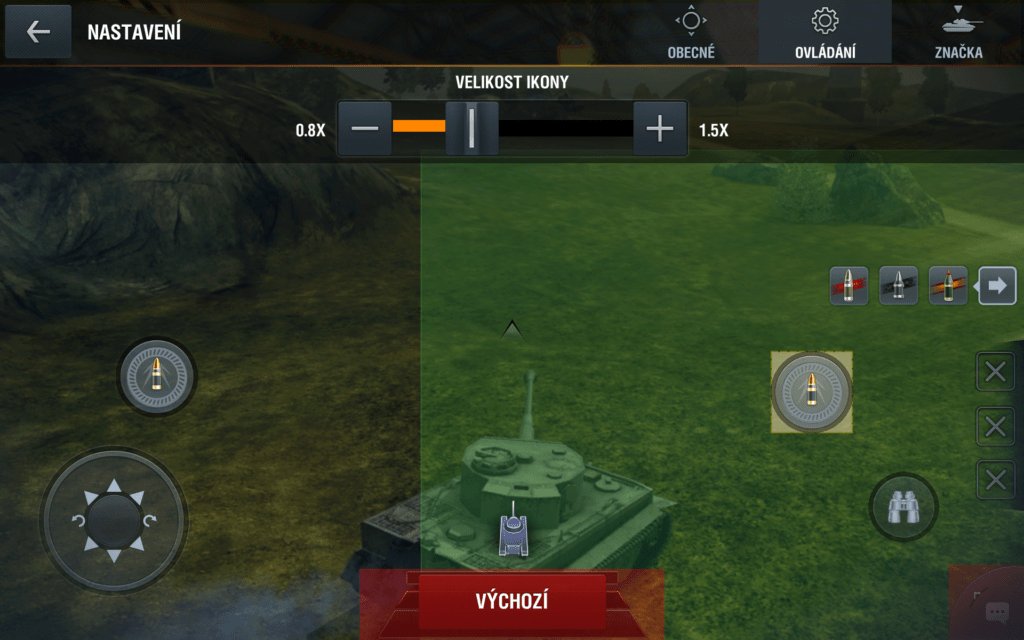Reset controls with the Výchozí button
This screenshot has width=1024, height=640.
click(512, 601)
